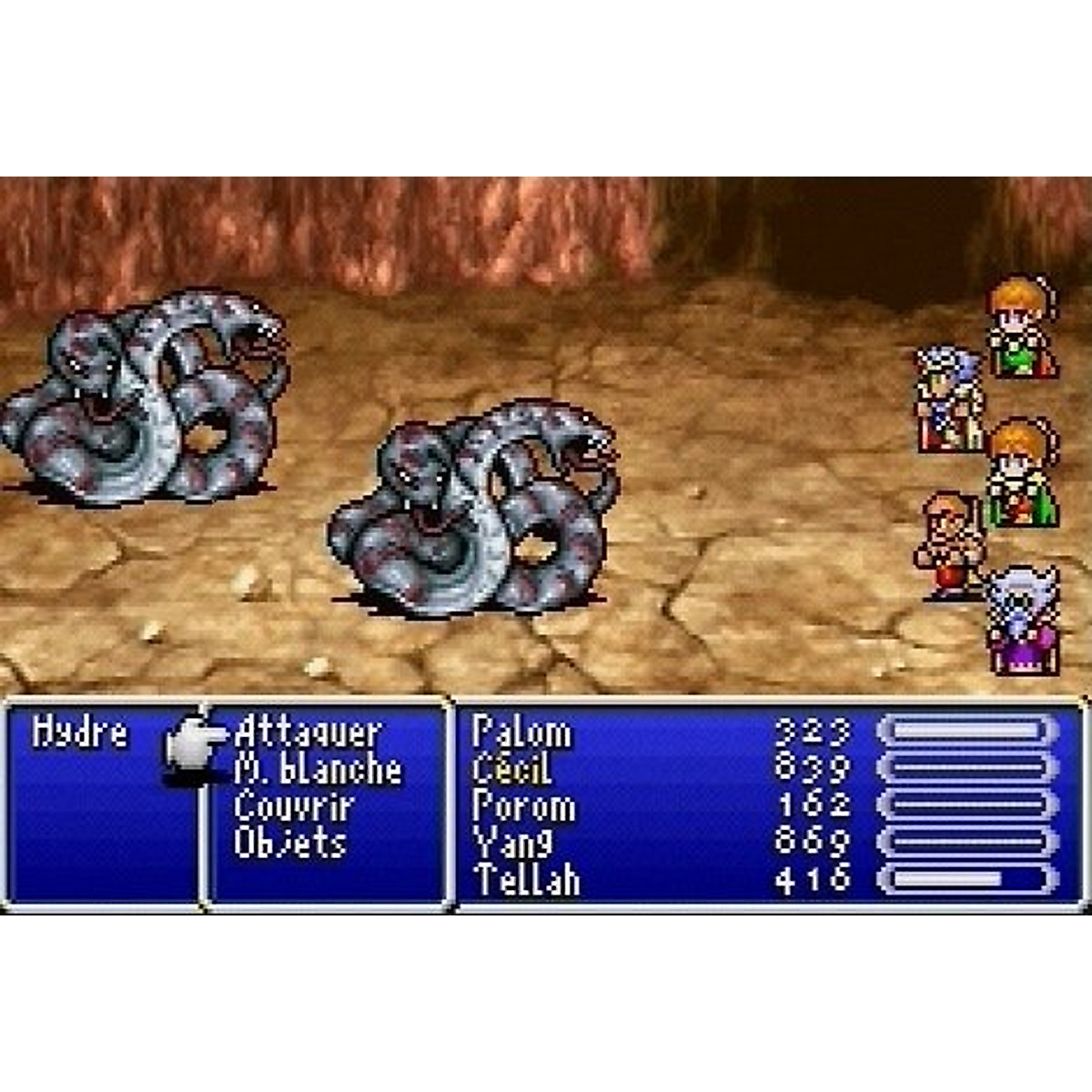The height and width of the screenshot is (1092, 1092).
Task: Select Cécil in the party list
Action: tap(511, 770)
